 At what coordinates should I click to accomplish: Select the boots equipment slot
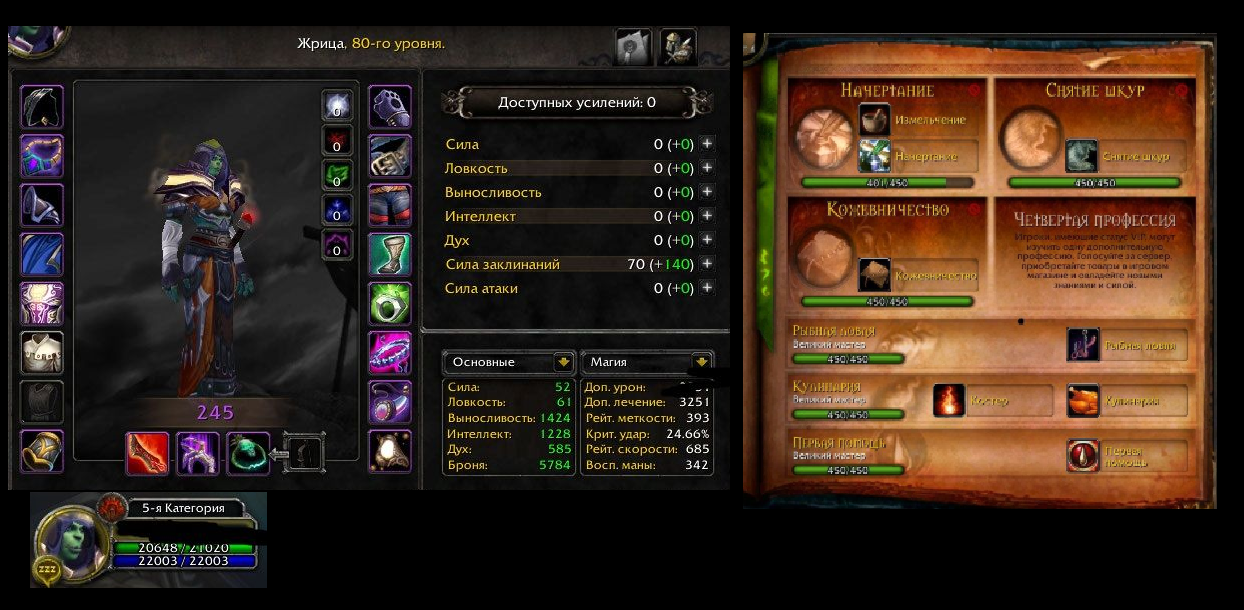(390, 254)
